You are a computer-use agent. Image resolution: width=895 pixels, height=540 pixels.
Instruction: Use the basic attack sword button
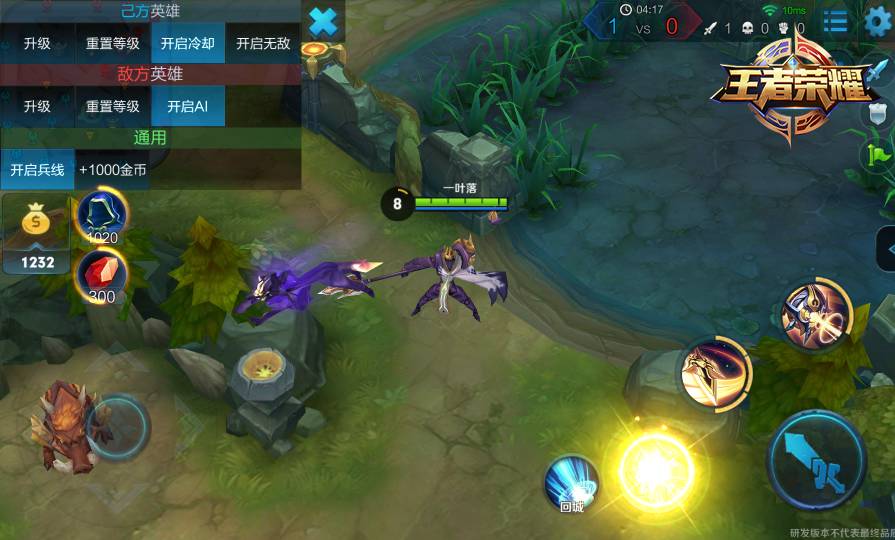(816, 461)
